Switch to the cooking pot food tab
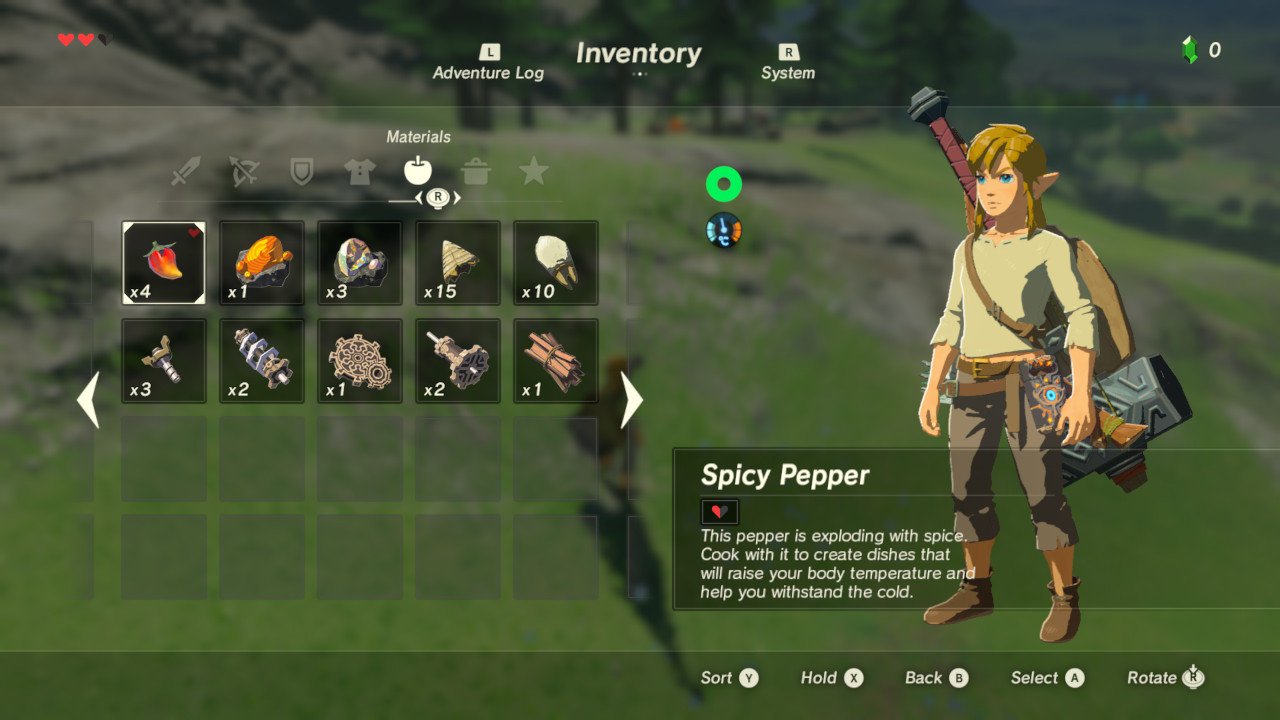This screenshot has height=720, width=1280. [476, 172]
